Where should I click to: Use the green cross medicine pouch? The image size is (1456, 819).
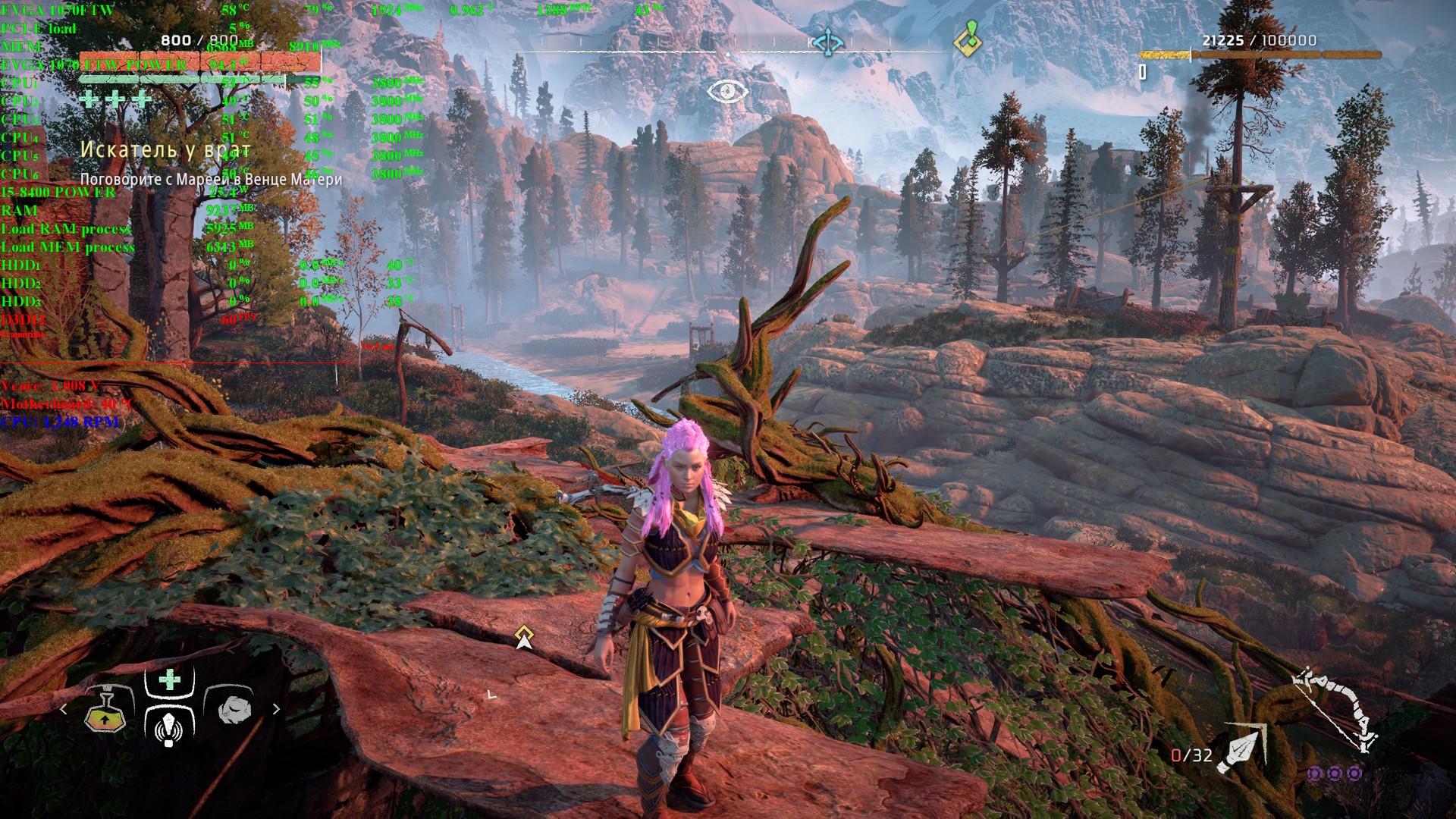click(x=170, y=680)
